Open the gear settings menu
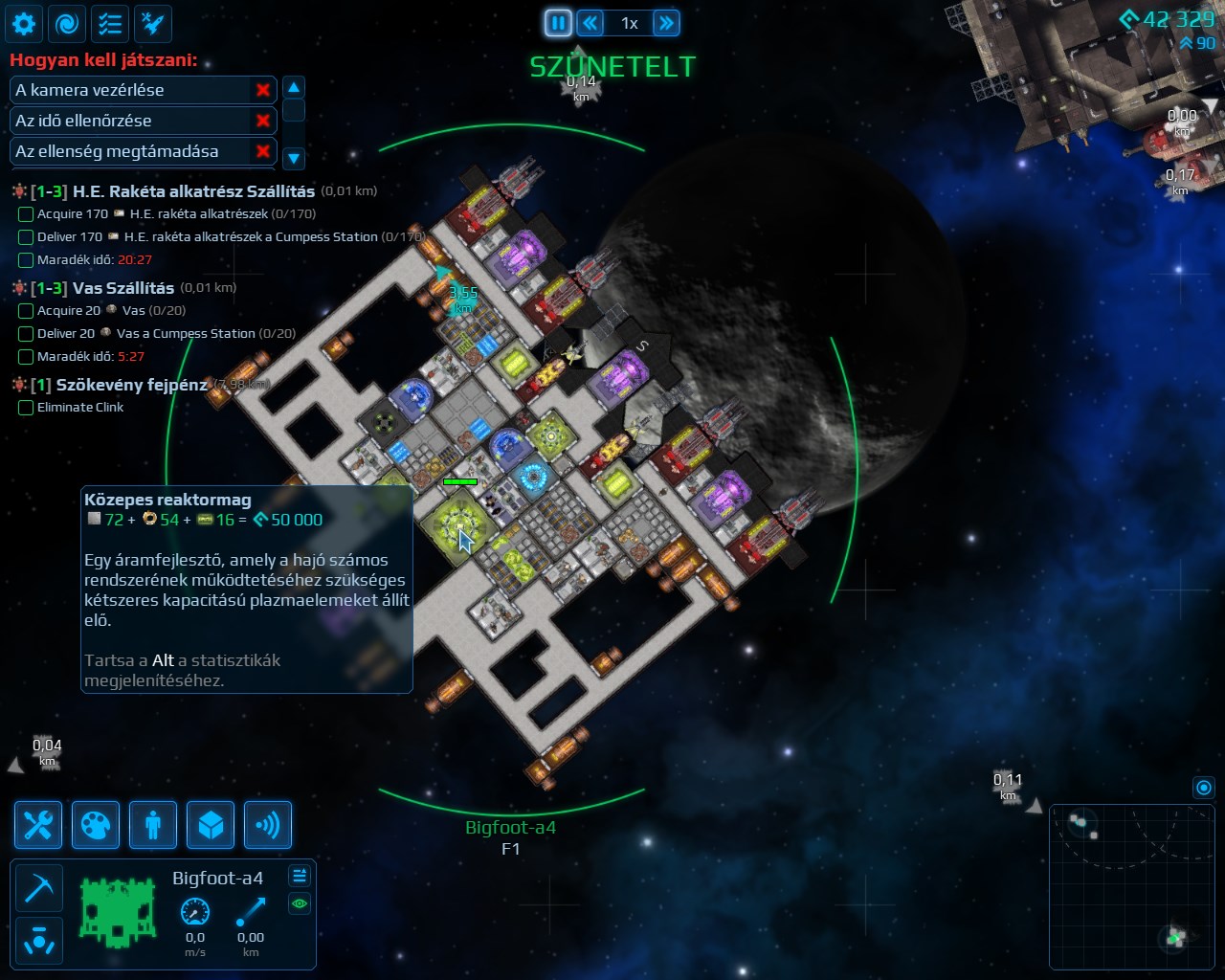Screen dimensions: 1225x980 [24, 24]
